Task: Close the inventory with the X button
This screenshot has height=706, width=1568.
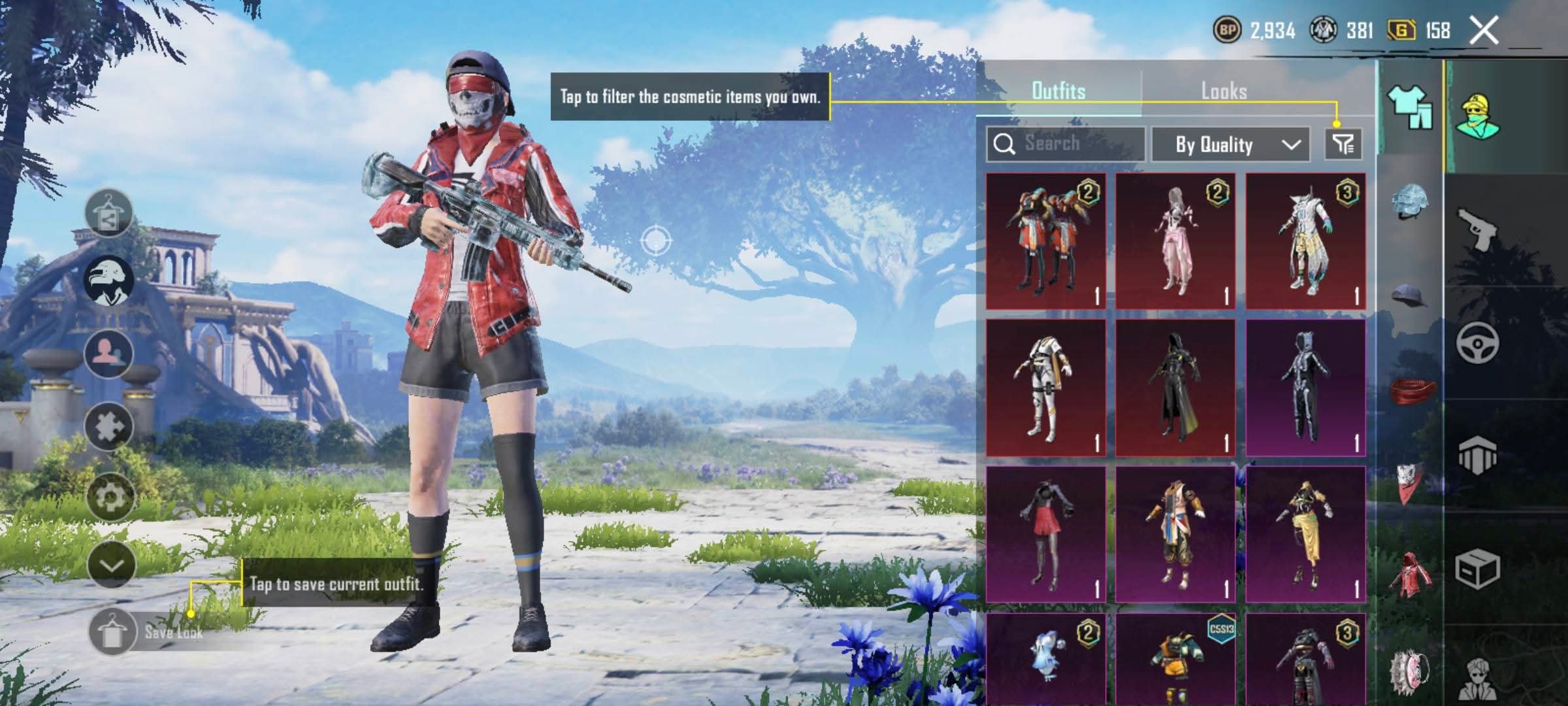Action: [x=1484, y=31]
